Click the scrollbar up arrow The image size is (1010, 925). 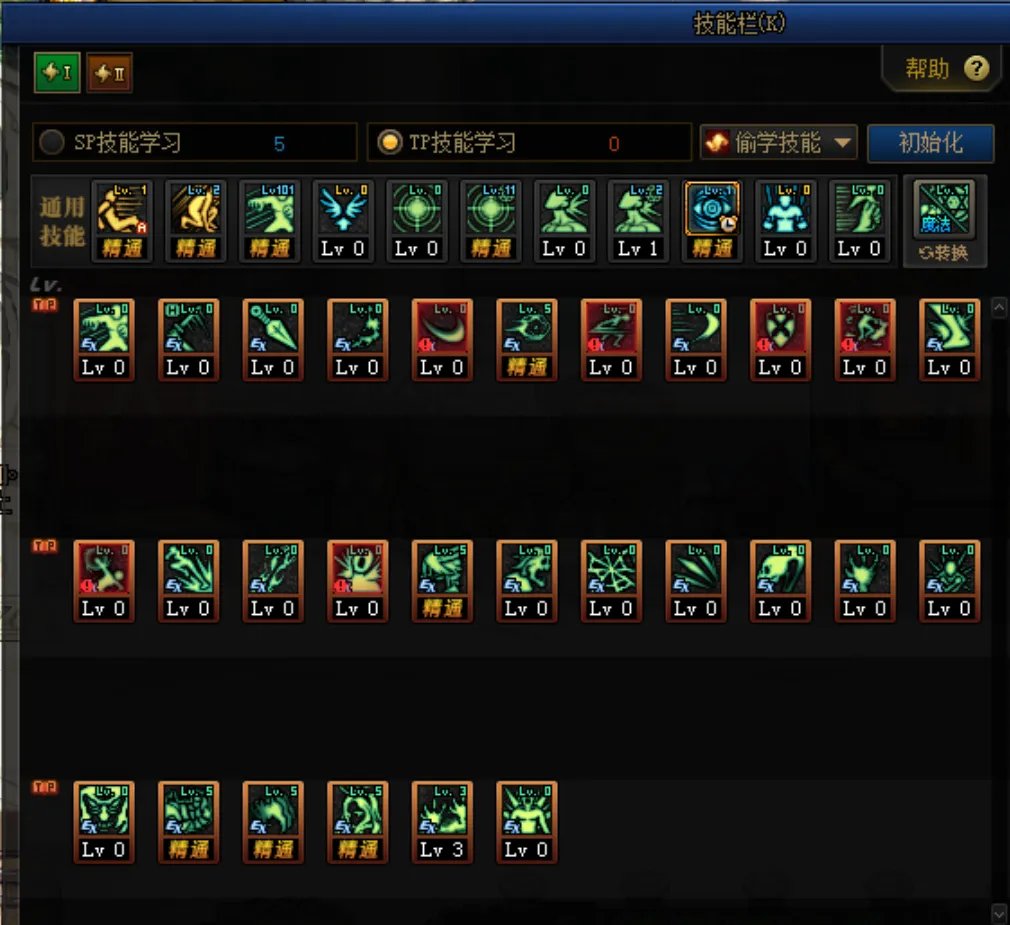coord(998,309)
